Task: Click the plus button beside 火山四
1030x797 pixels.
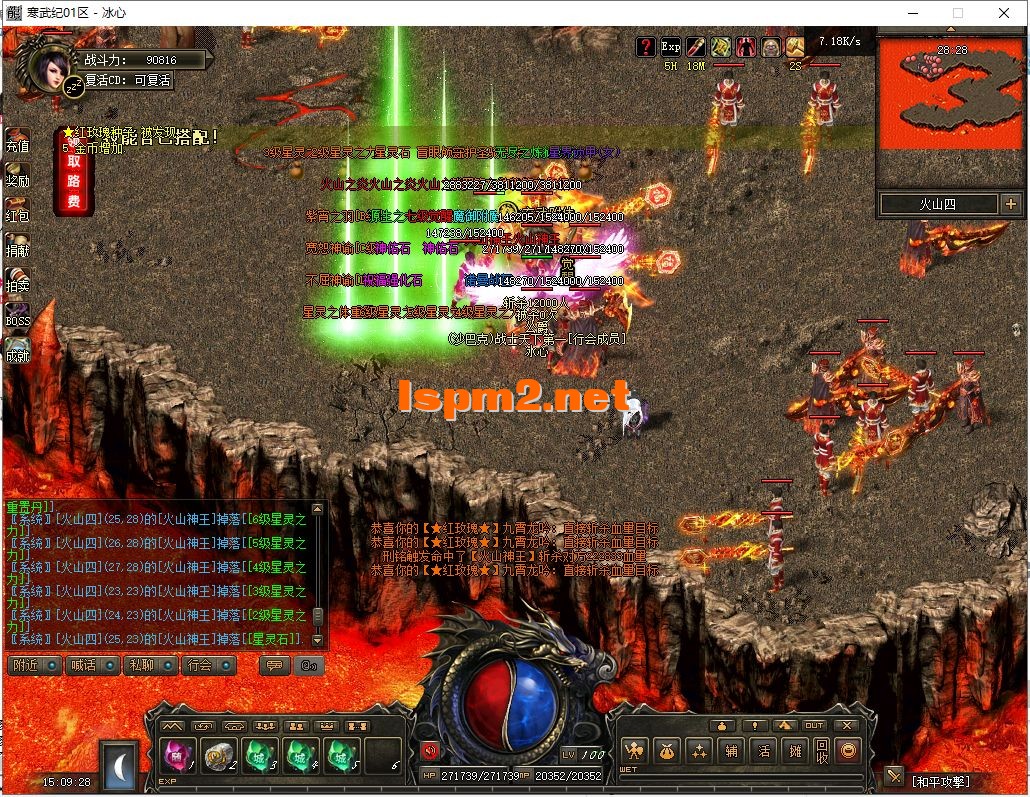Action: (1010, 204)
